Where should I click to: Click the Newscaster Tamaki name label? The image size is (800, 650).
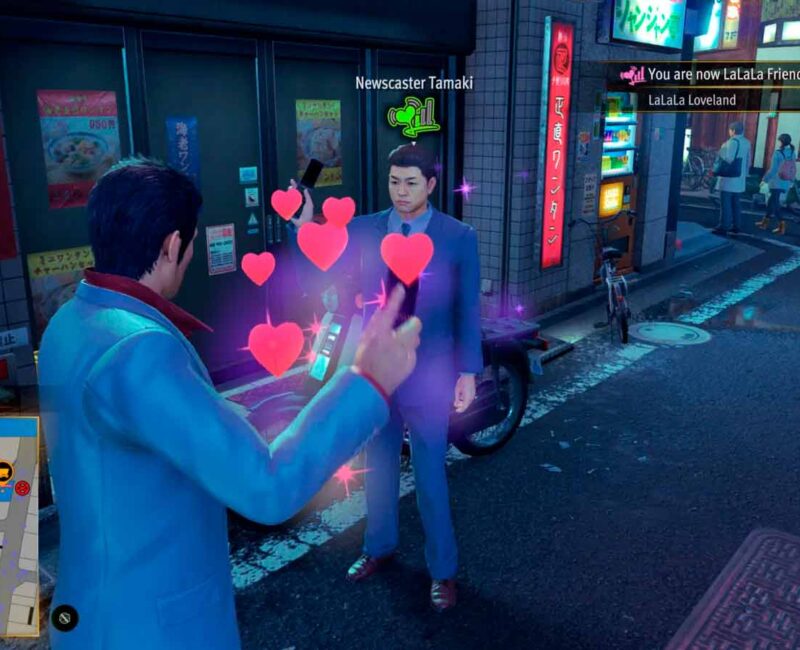414,83
